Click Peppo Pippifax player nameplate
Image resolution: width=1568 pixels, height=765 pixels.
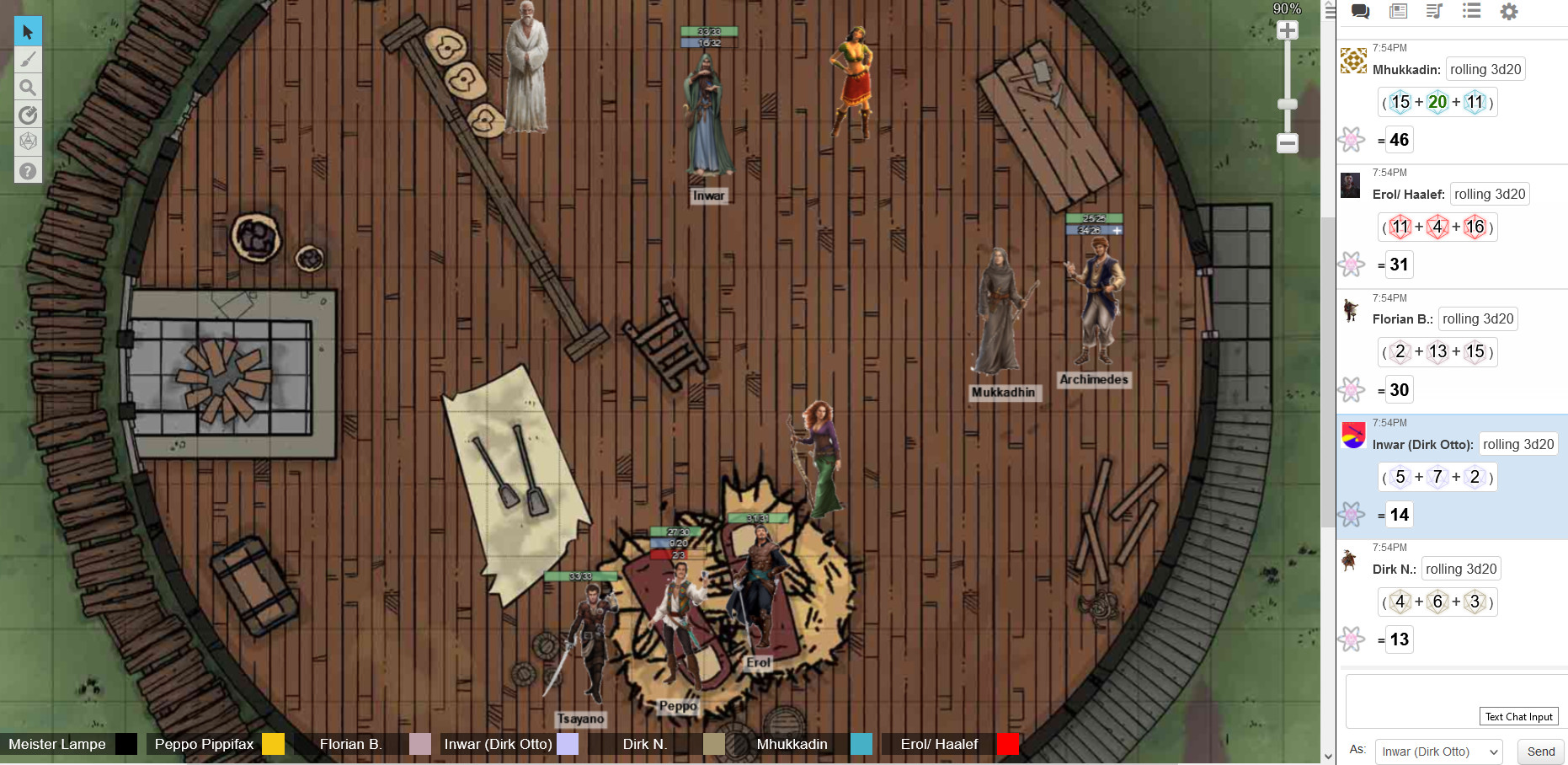204,744
